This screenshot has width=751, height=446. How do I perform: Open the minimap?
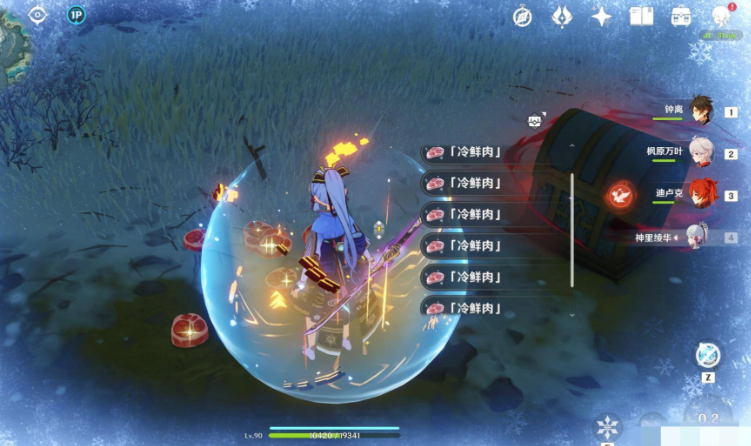12,40
